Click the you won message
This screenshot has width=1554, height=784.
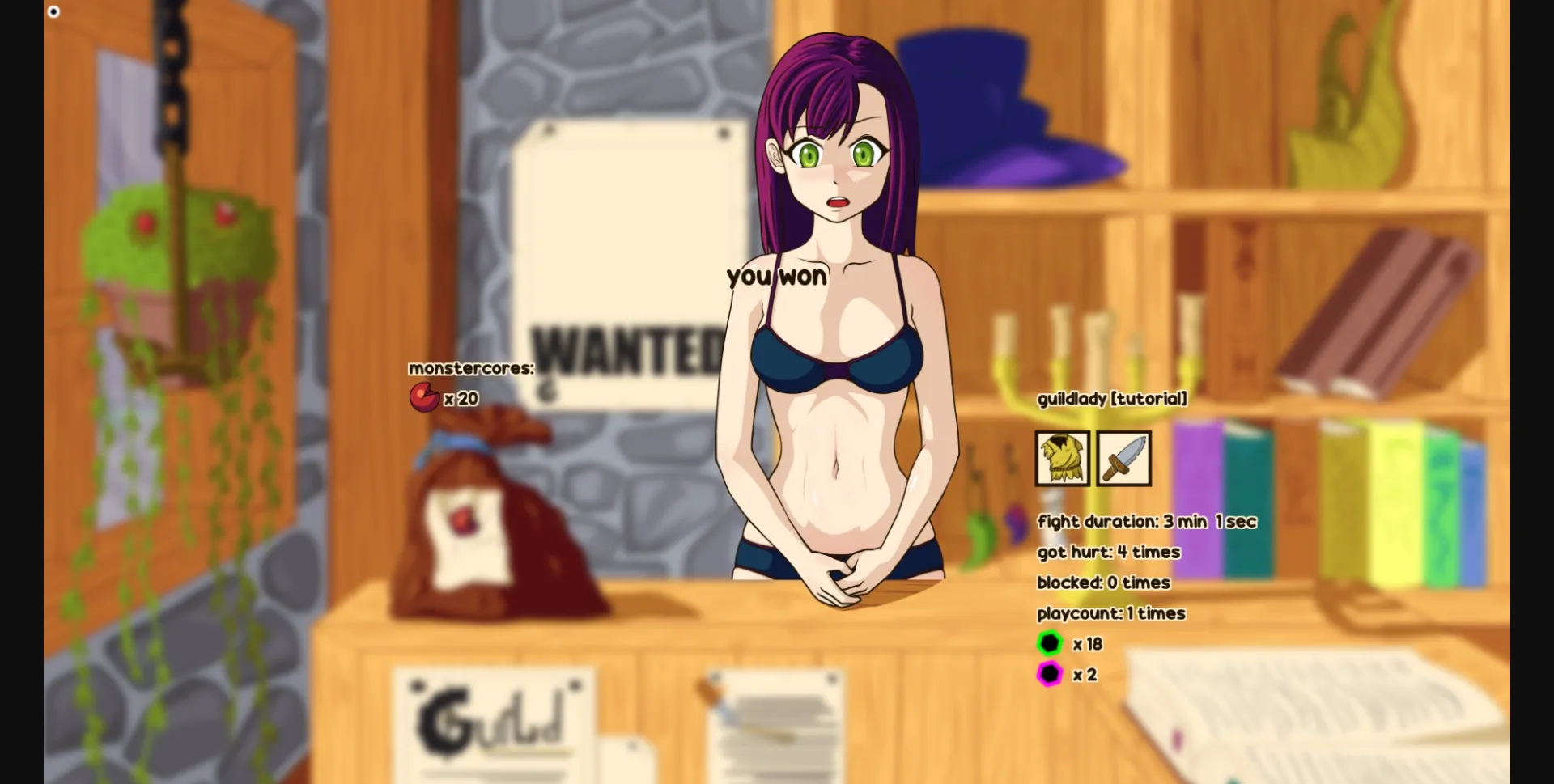click(x=776, y=277)
